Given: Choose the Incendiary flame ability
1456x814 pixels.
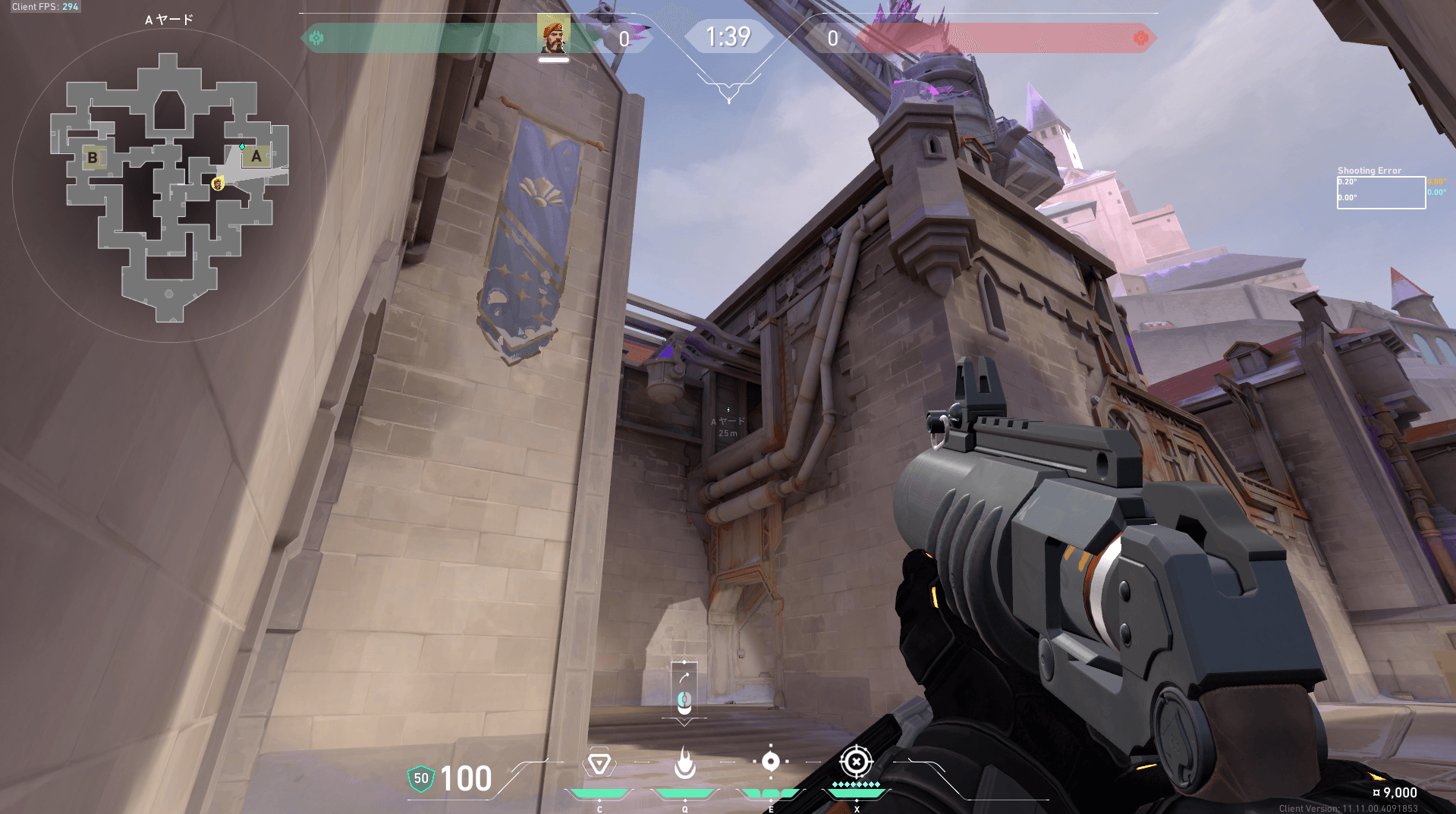Looking at the screenshot, I should 684,763.
